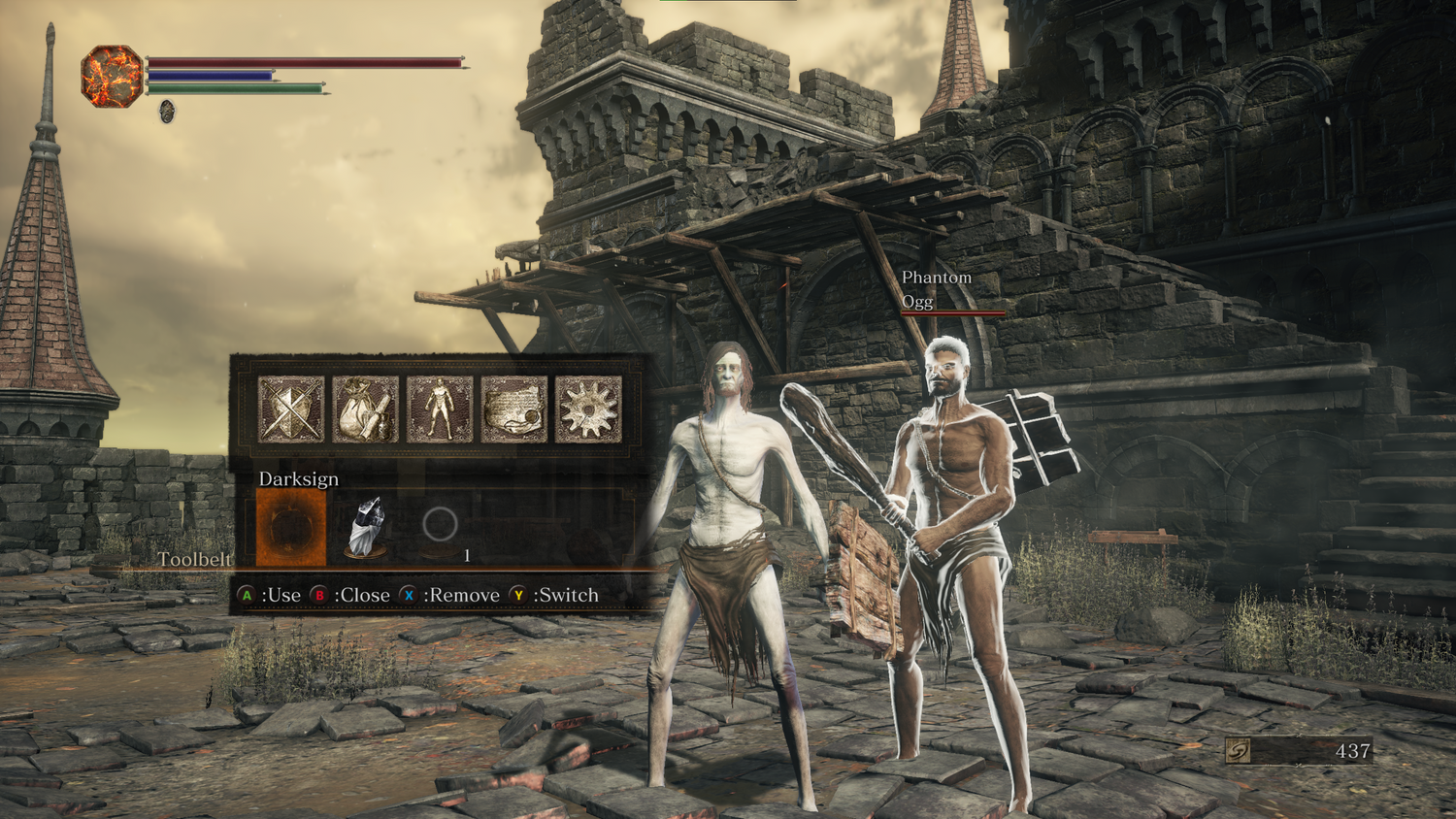Open the System gear menu
This screenshot has height=819, width=1456.
click(588, 409)
